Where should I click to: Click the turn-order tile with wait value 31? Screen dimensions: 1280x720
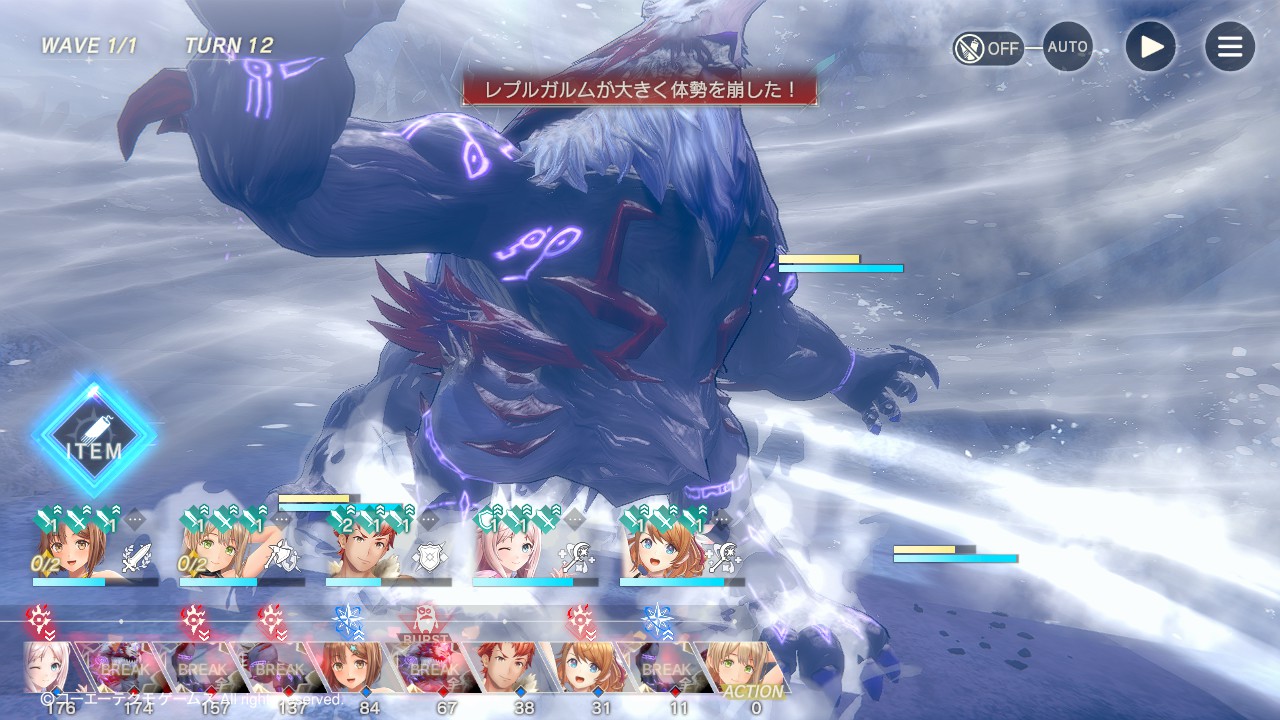(588, 668)
